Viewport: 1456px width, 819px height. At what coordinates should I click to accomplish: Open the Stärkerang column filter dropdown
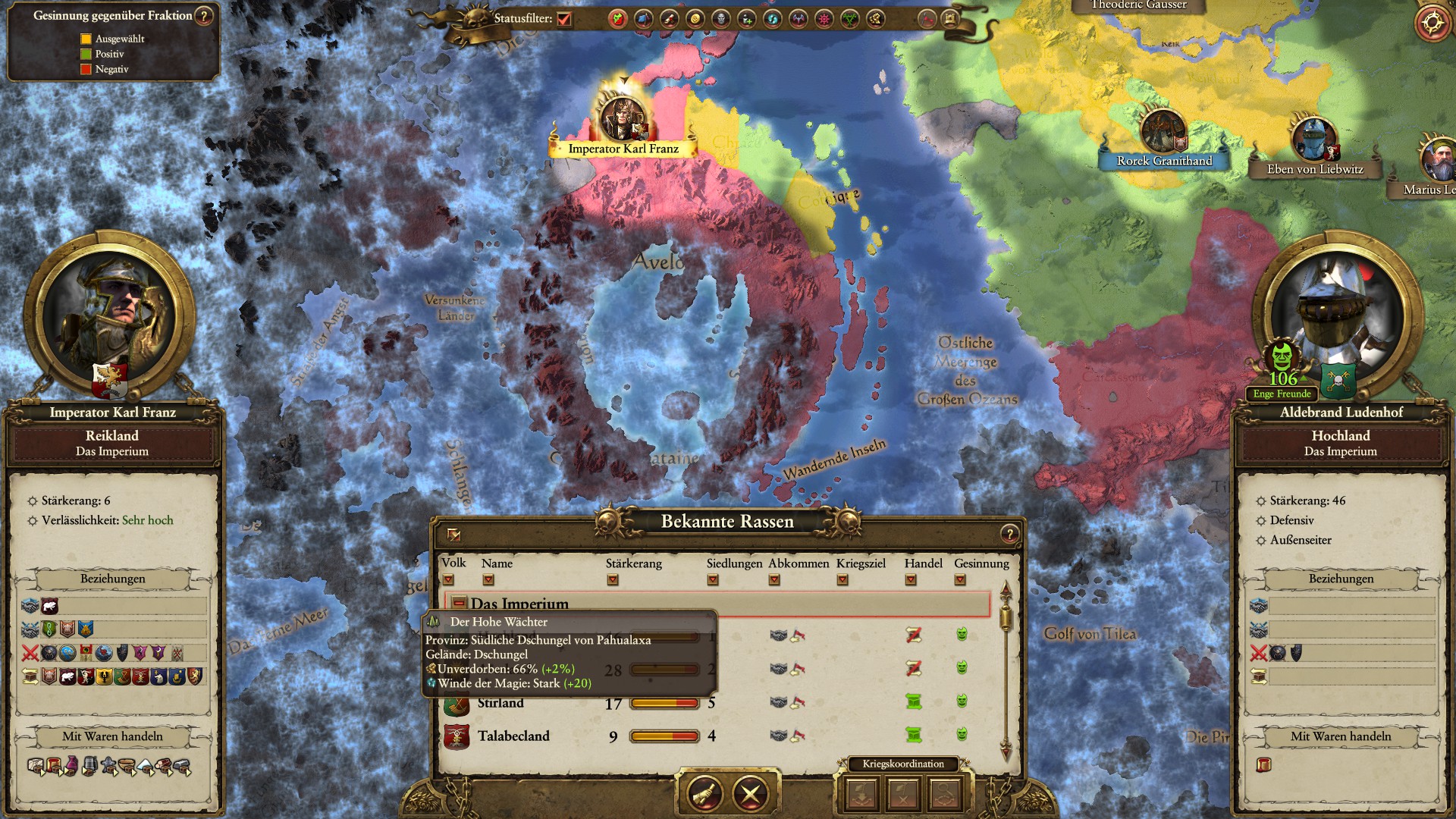click(611, 580)
